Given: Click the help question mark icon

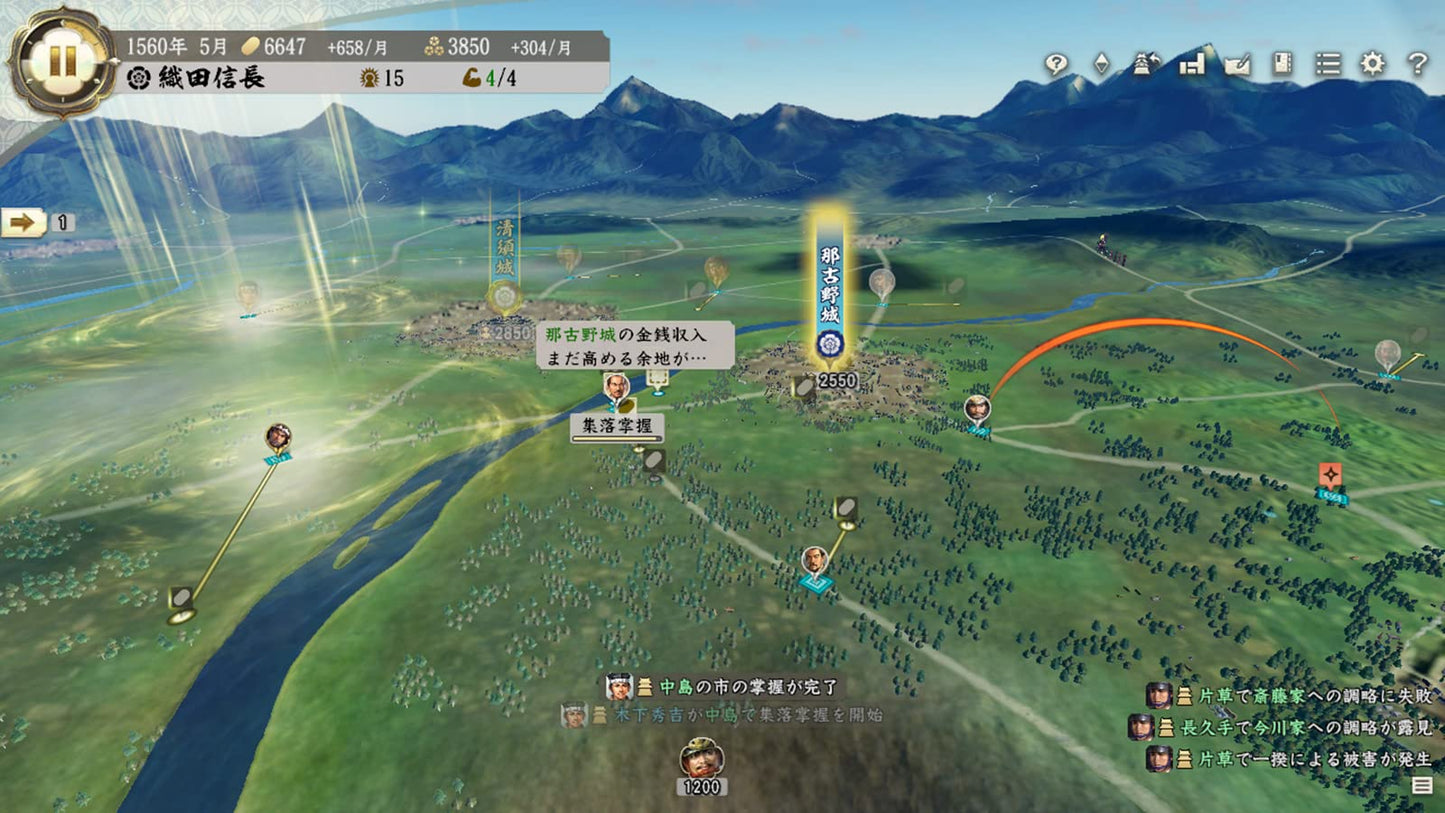Looking at the screenshot, I should coord(1417,63).
